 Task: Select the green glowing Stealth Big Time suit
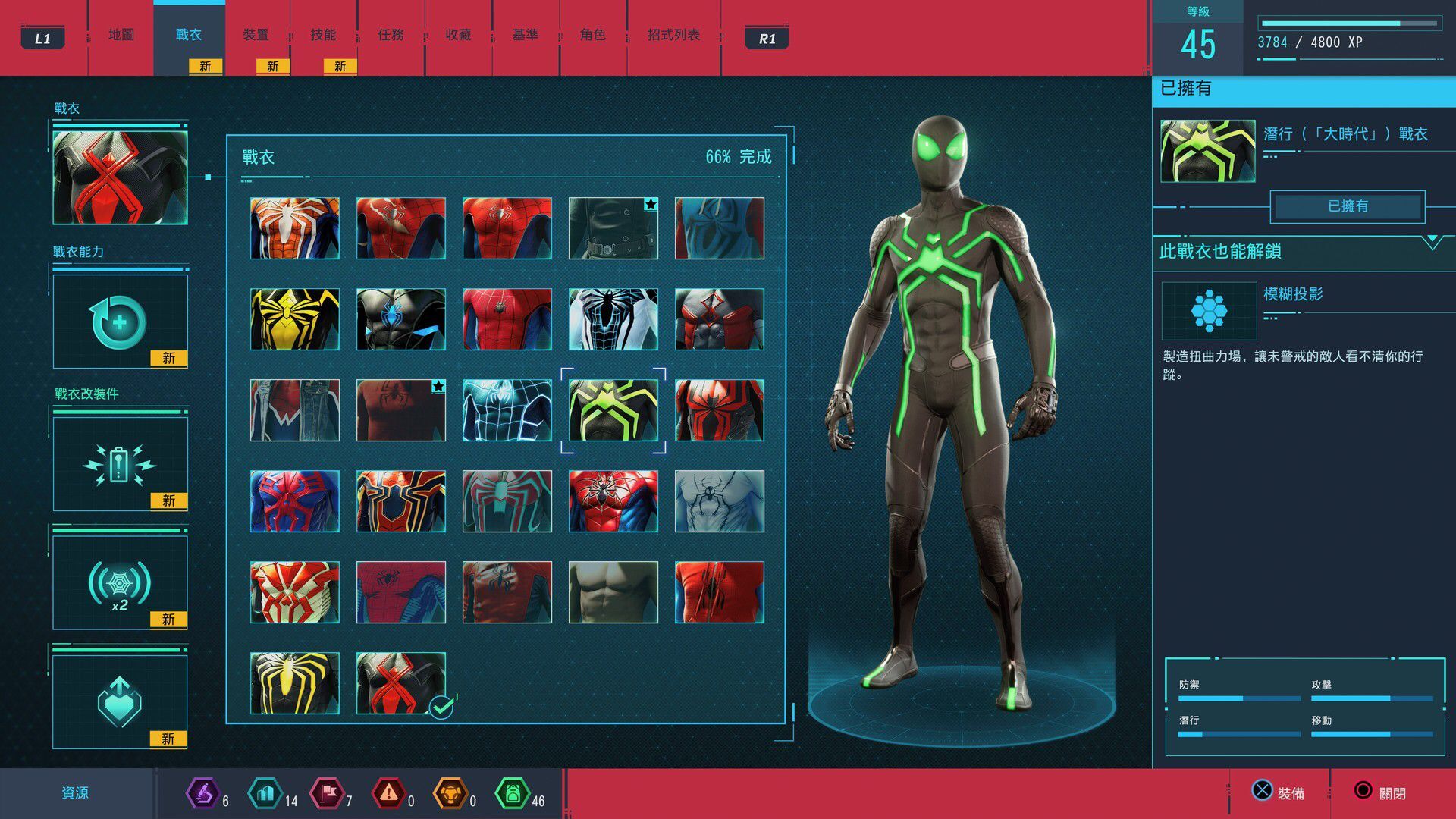coord(613,410)
